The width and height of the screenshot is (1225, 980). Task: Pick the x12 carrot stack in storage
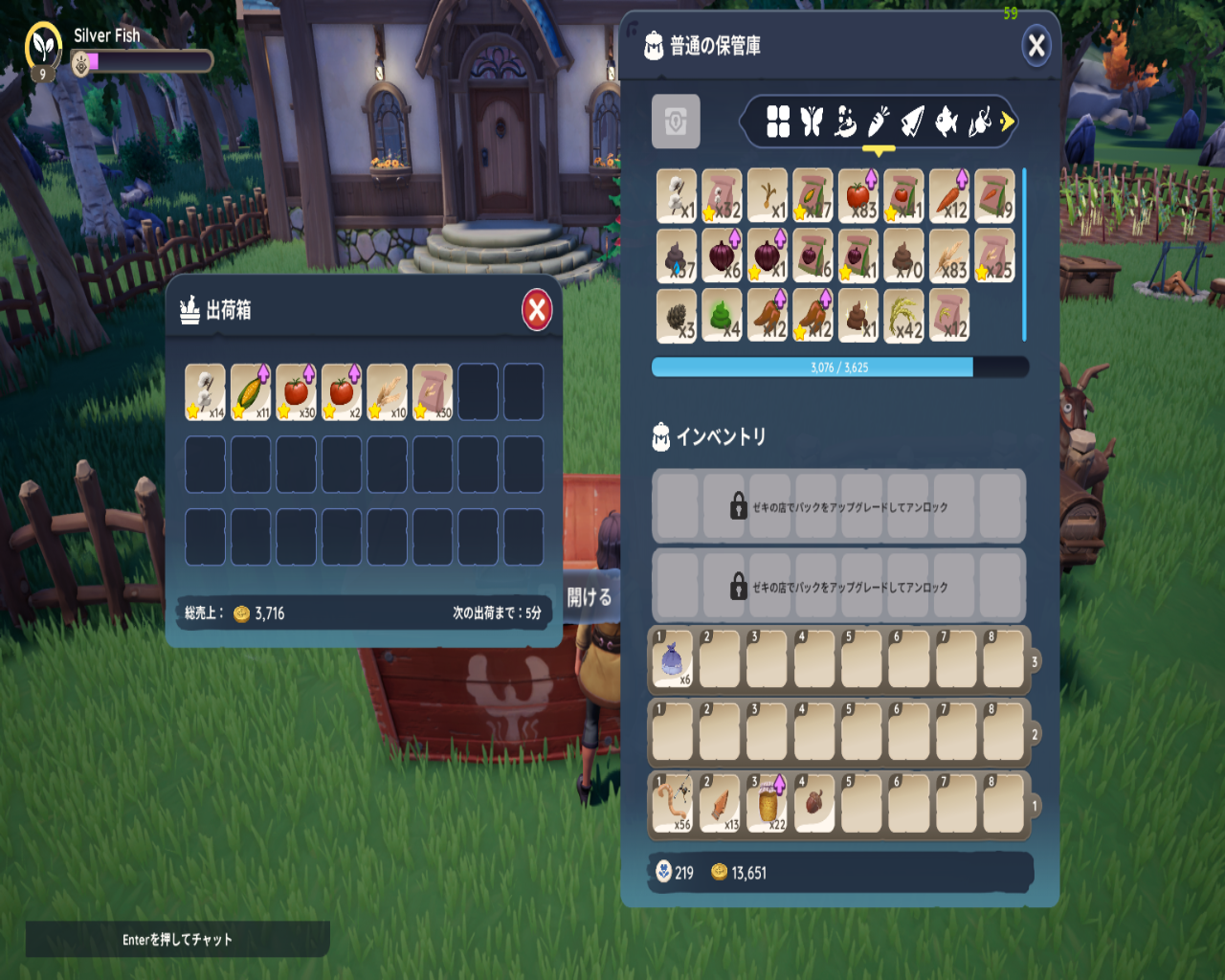point(949,196)
